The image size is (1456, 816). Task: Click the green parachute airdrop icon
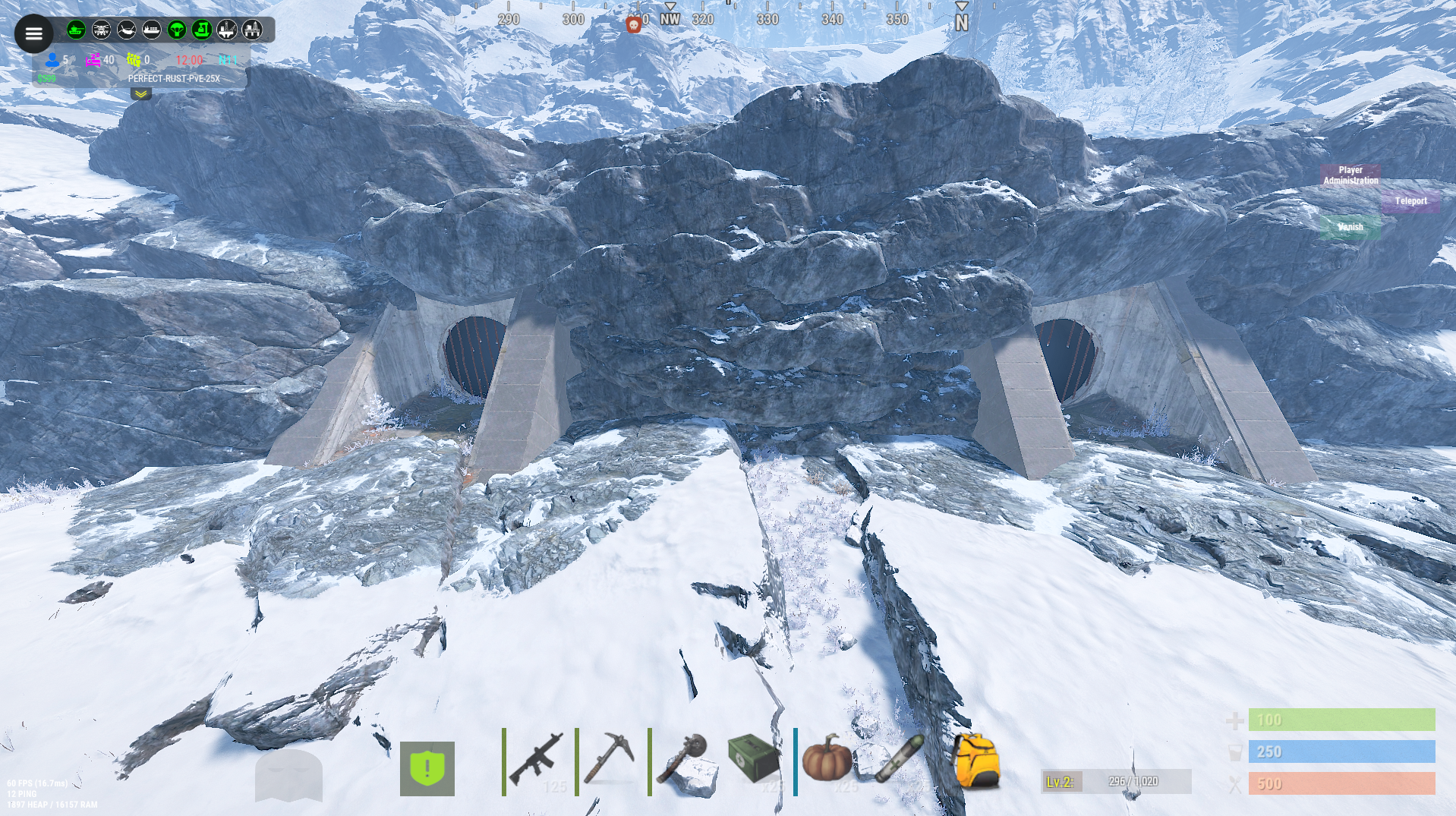click(176, 30)
